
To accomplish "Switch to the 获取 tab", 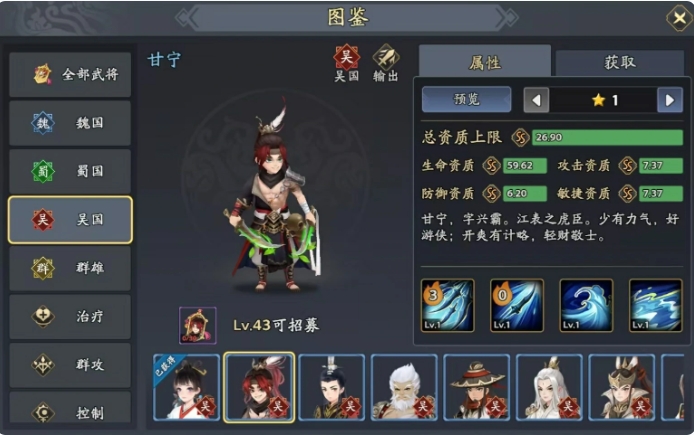I will click(x=619, y=62).
